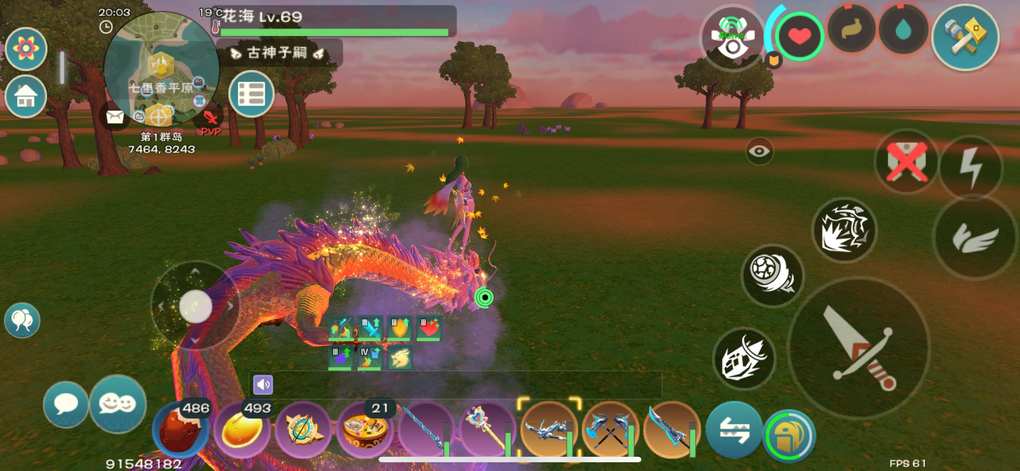Toggle the eye visibility button
This screenshot has height=471, width=1020.
point(759,151)
